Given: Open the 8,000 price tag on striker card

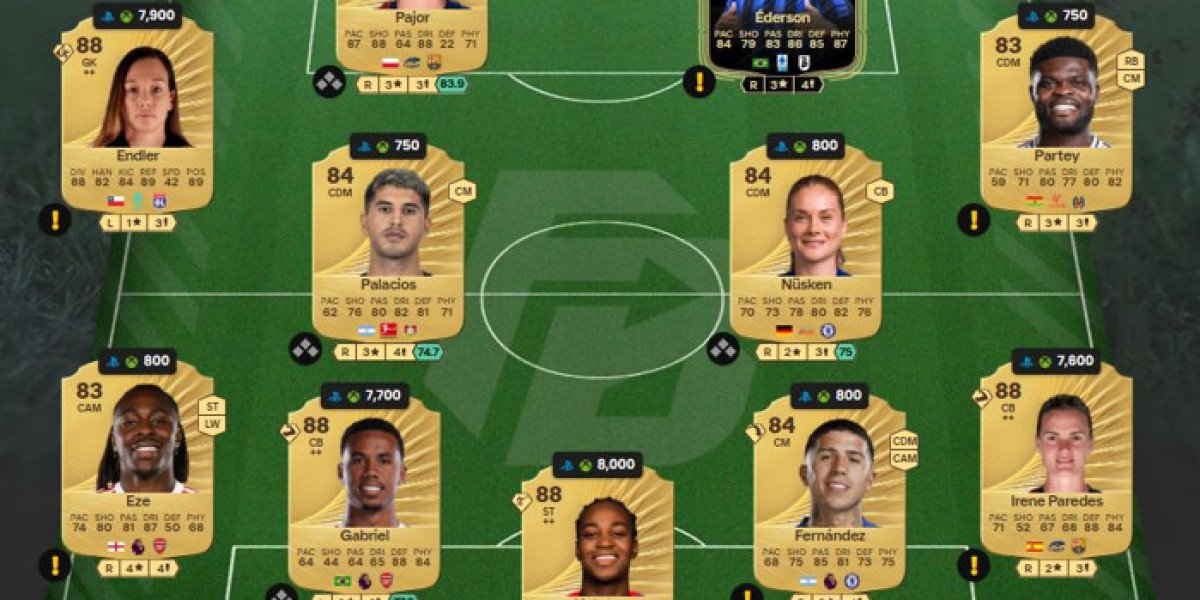Looking at the screenshot, I should (x=597, y=465).
